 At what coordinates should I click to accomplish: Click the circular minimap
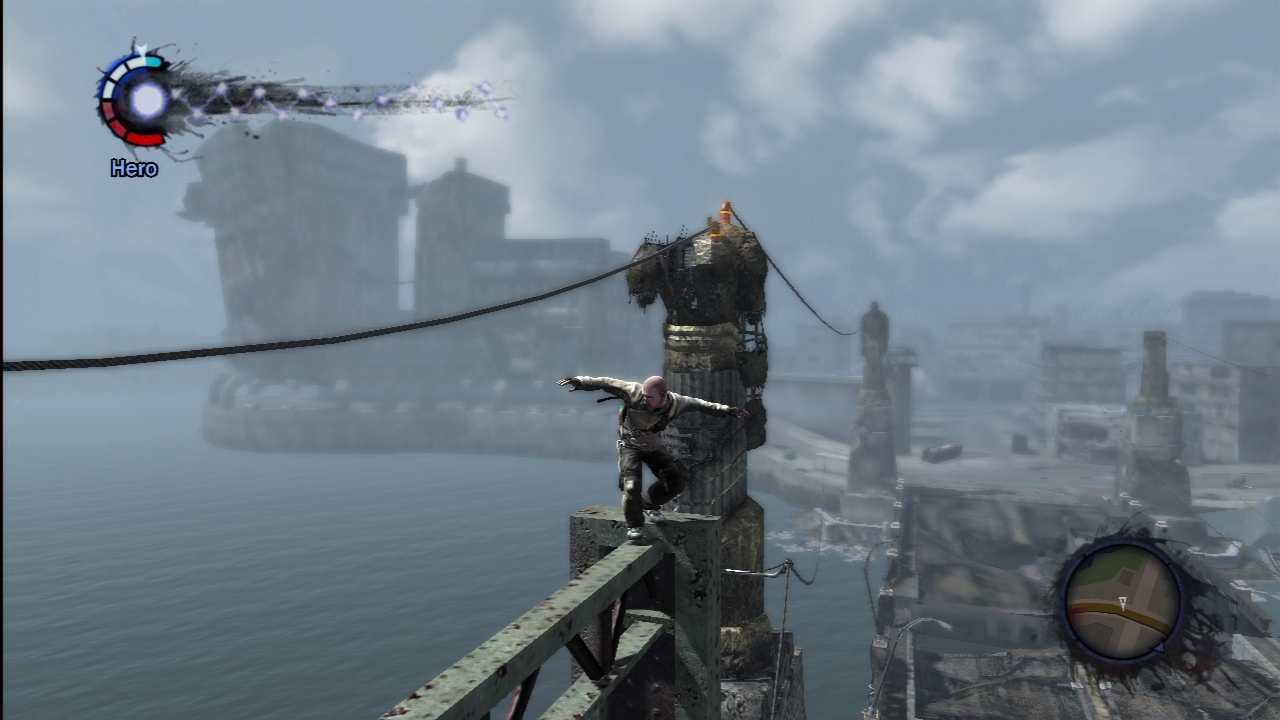coord(1120,602)
